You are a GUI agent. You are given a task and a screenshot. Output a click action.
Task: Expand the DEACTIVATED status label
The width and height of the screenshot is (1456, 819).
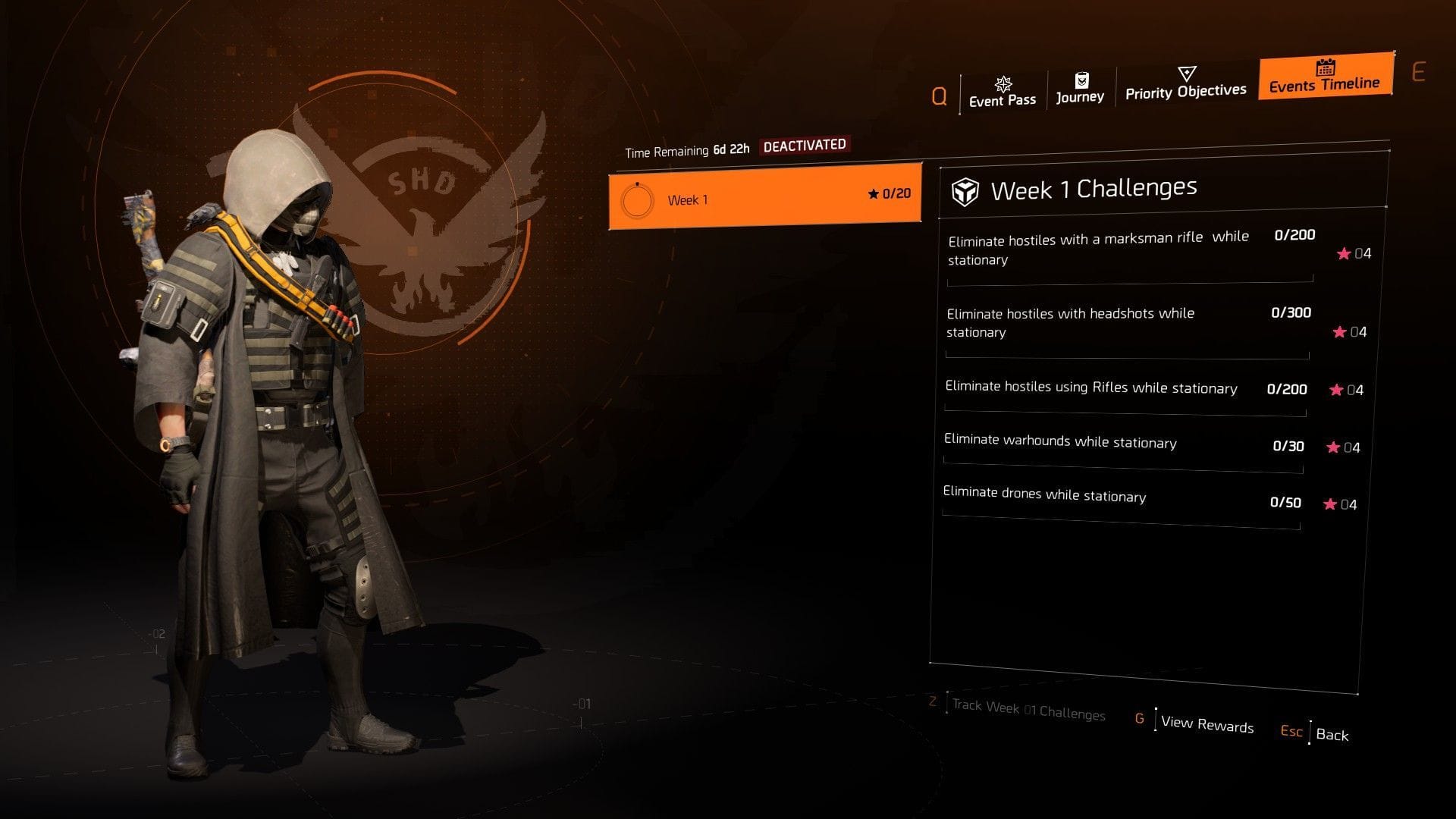tap(806, 144)
